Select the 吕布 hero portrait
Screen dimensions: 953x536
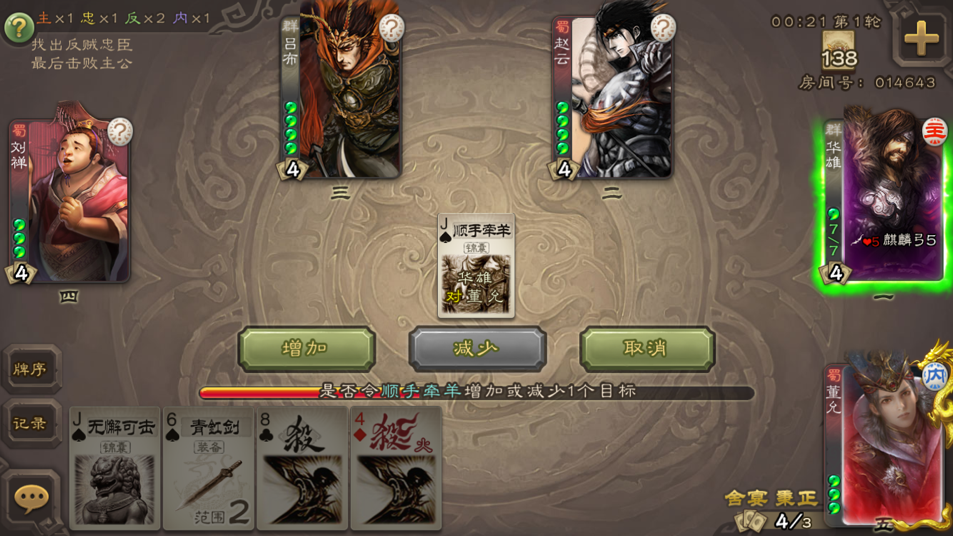point(345,92)
